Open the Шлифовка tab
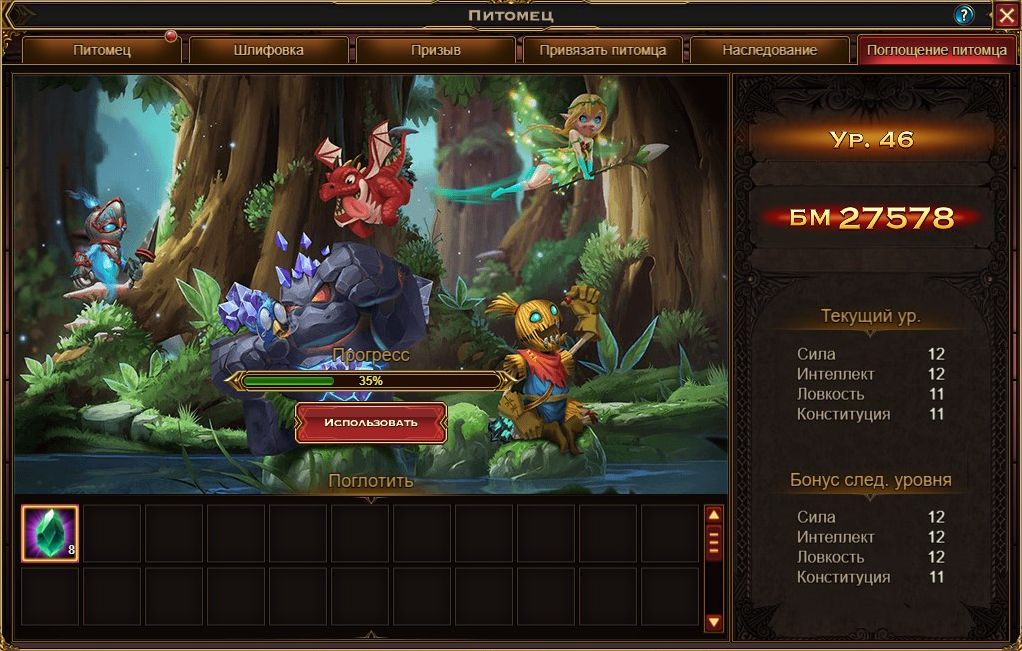This screenshot has height=651, width=1022. click(268, 51)
